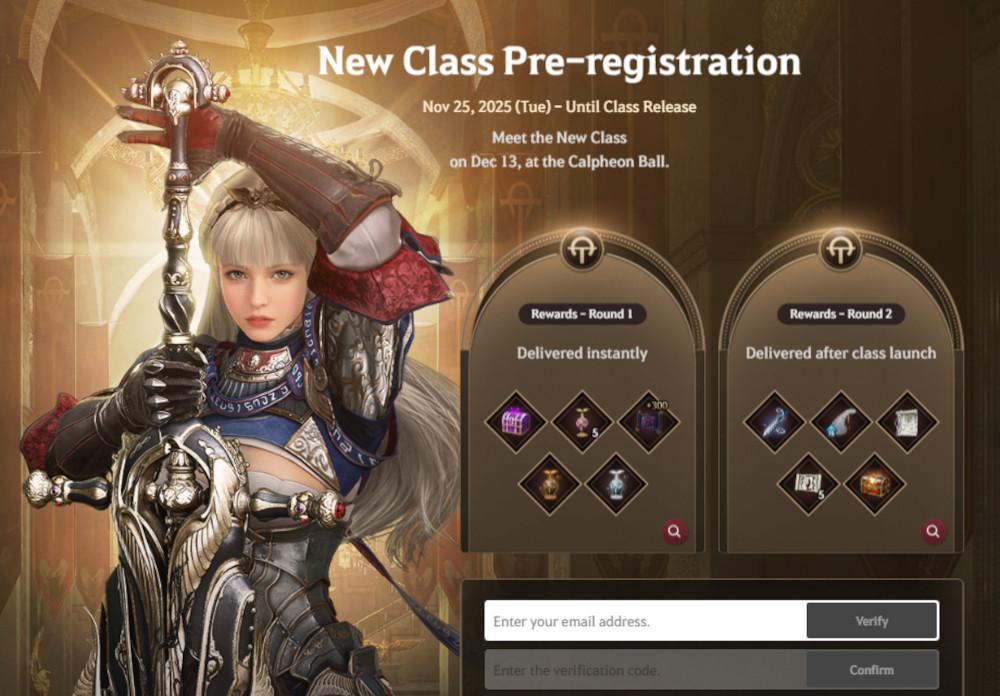Click the Verify button
The width and height of the screenshot is (1000, 696).
pos(871,621)
